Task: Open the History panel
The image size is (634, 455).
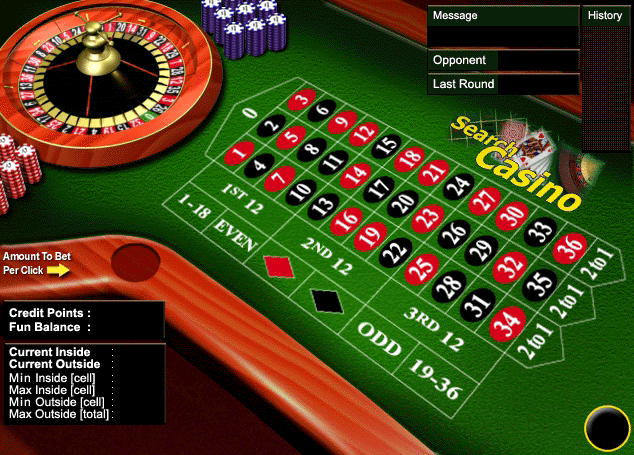Action: click(605, 15)
